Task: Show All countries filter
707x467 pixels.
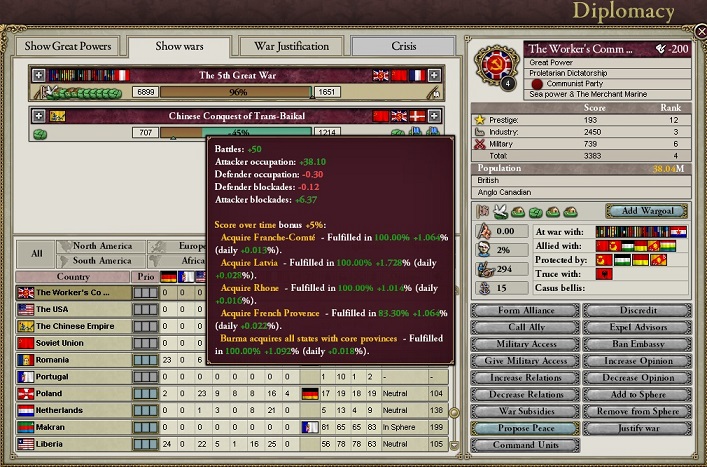Action: tap(36, 253)
